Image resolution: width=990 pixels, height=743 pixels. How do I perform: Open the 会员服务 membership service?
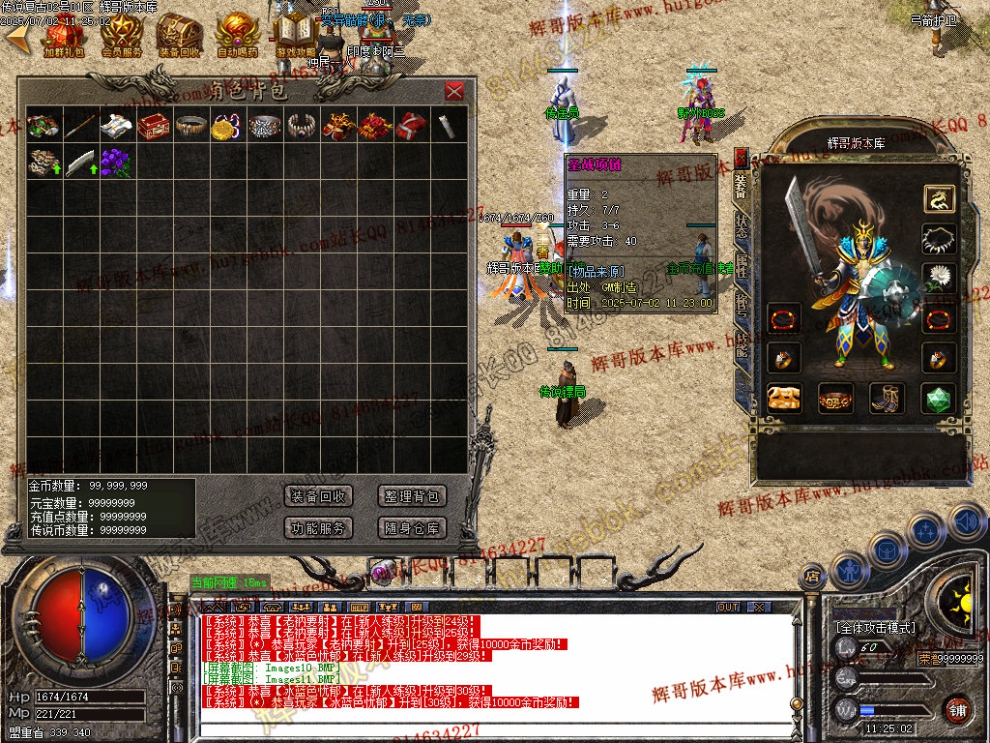pos(121,37)
